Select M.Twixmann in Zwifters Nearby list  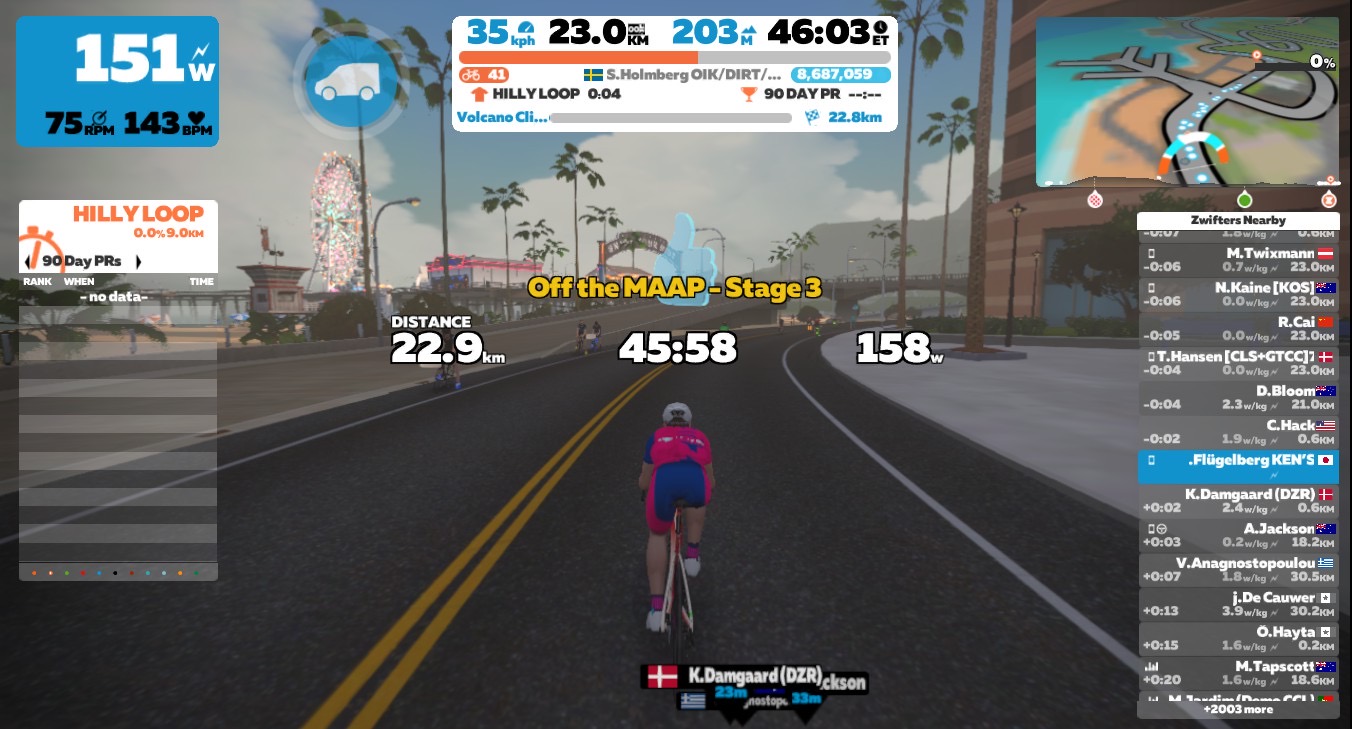[1238, 260]
